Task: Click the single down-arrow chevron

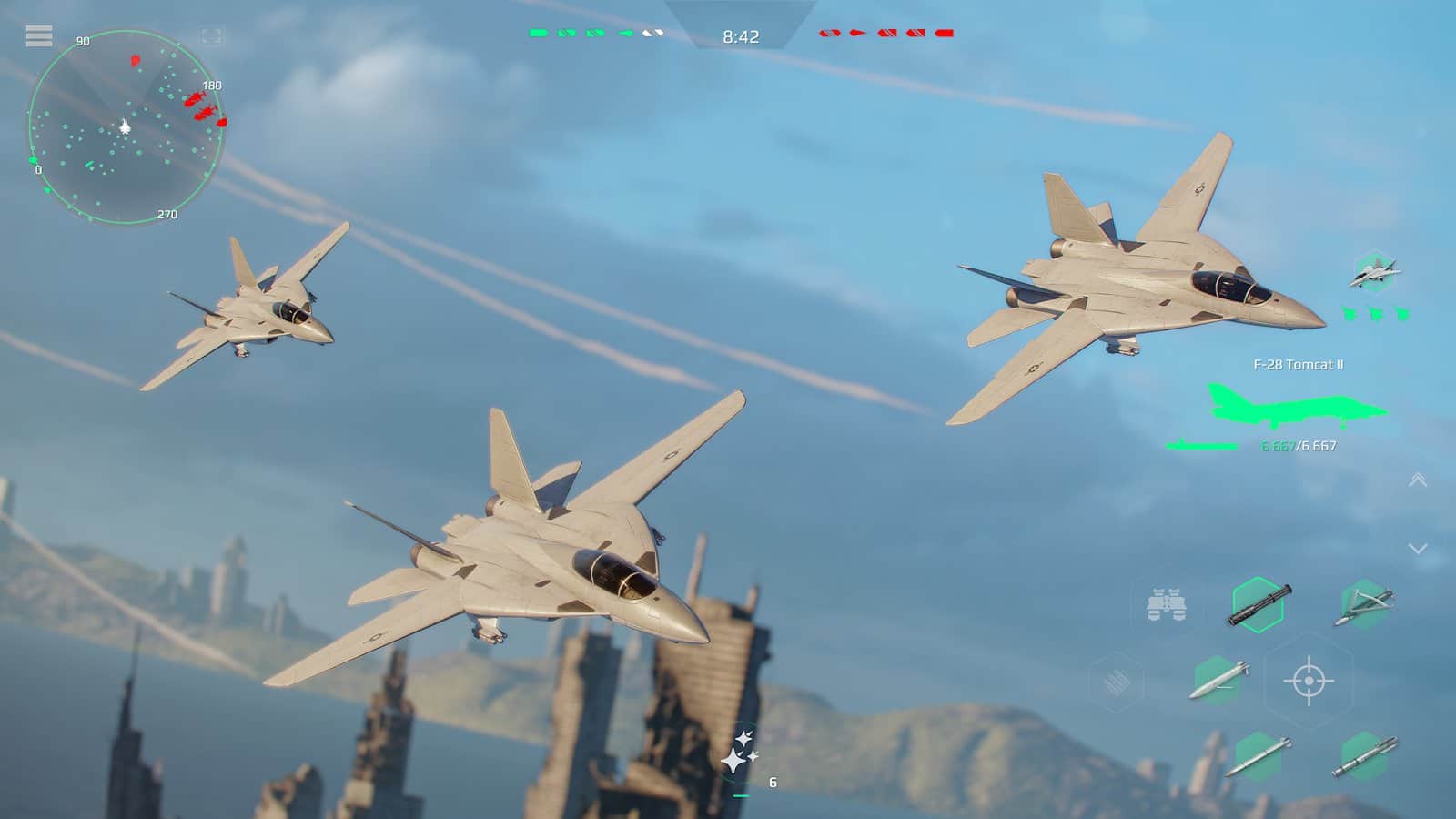Action: (x=1418, y=549)
